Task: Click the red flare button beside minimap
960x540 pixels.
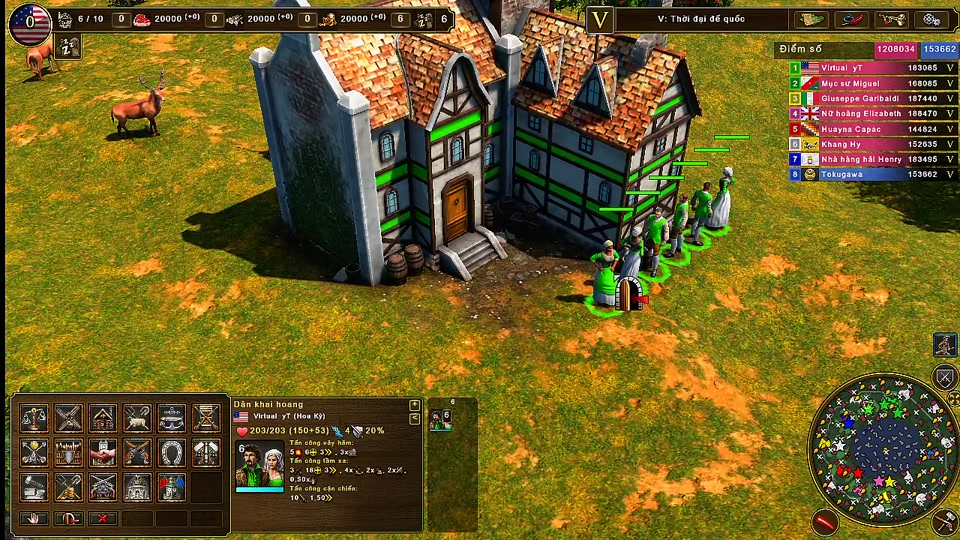Action: click(x=824, y=520)
